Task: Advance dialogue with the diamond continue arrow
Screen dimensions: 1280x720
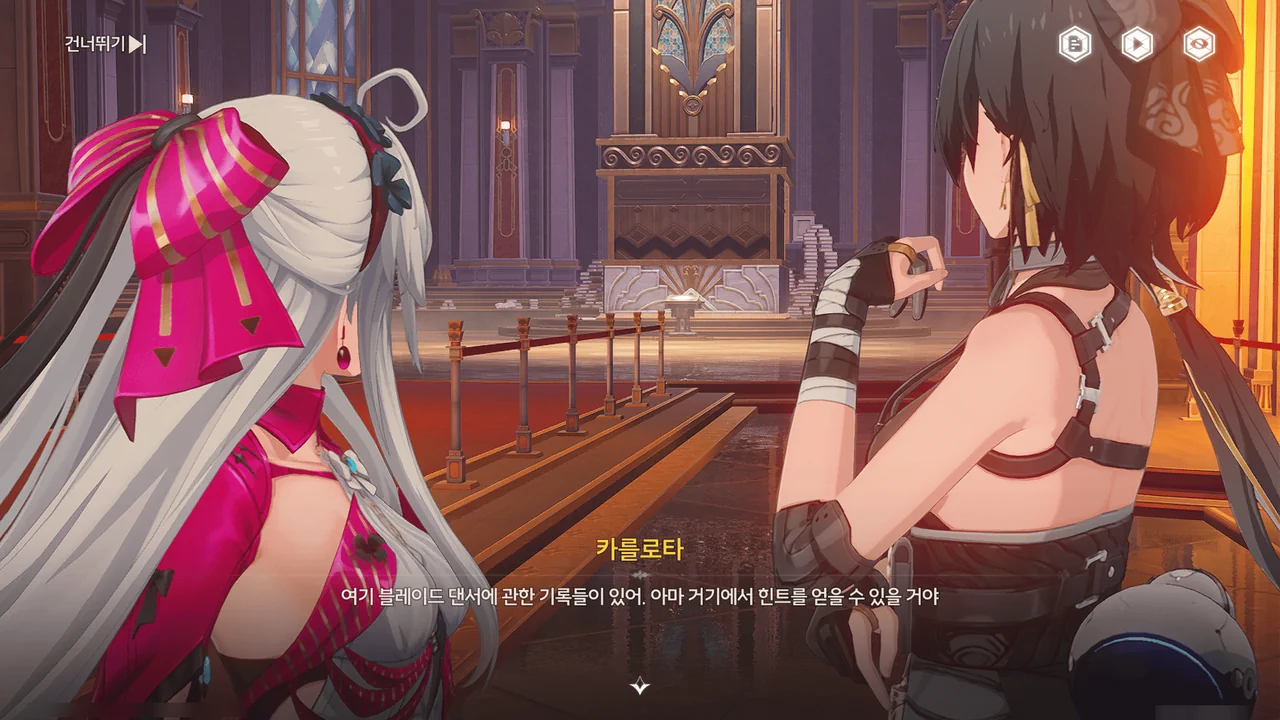Action: (640, 686)
